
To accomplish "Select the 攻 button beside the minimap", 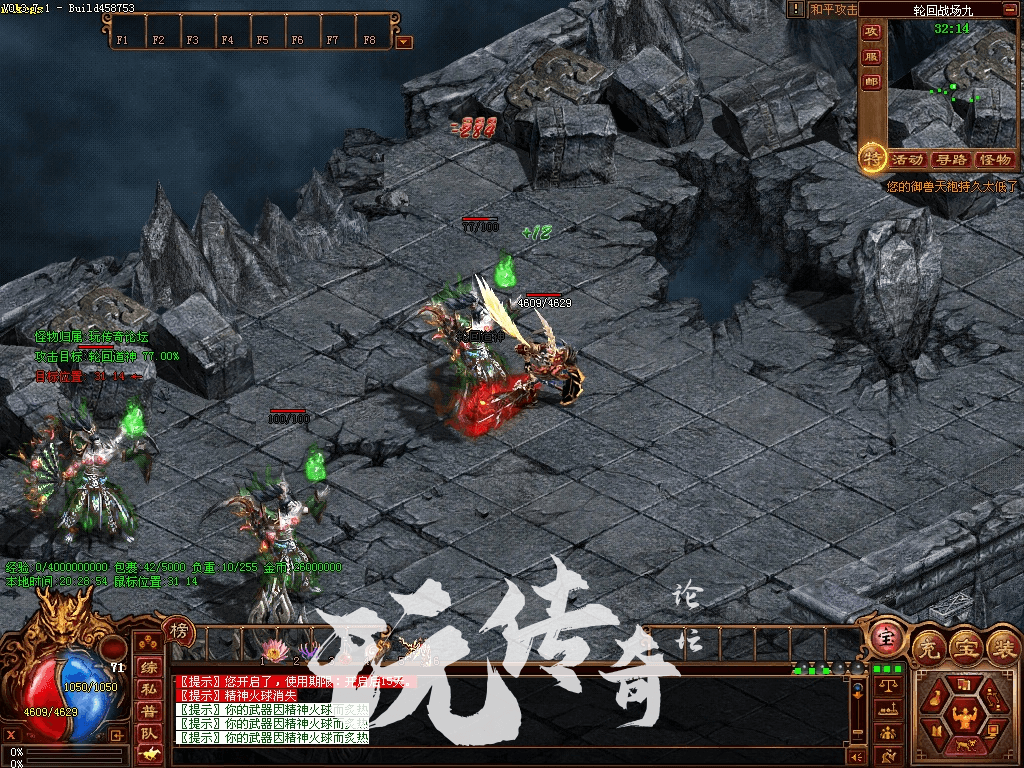I will tap(871, 32).
